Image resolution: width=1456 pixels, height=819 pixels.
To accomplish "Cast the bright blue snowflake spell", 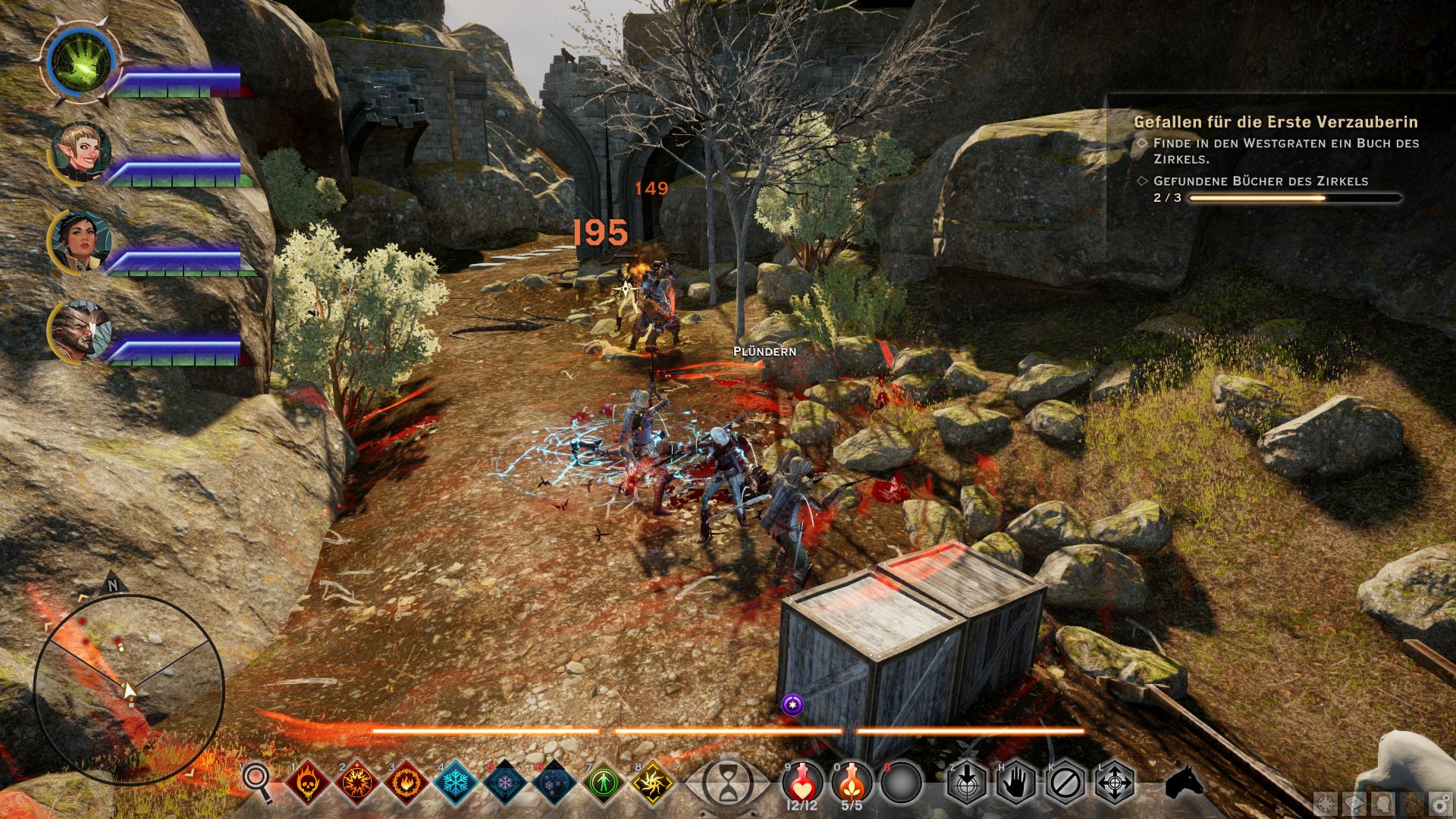I will coord(455,782).
